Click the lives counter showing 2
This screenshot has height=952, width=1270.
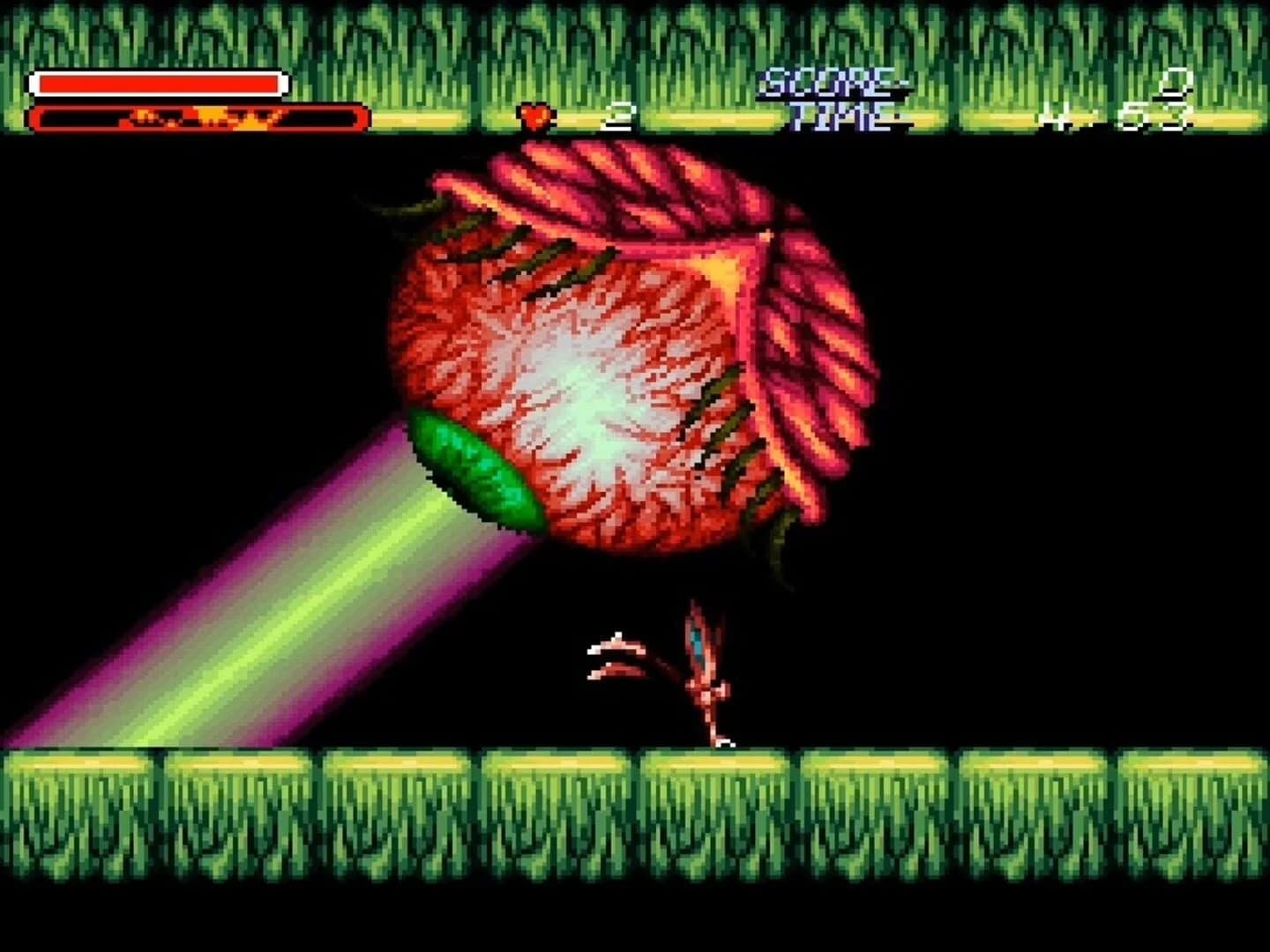[622, 115]
